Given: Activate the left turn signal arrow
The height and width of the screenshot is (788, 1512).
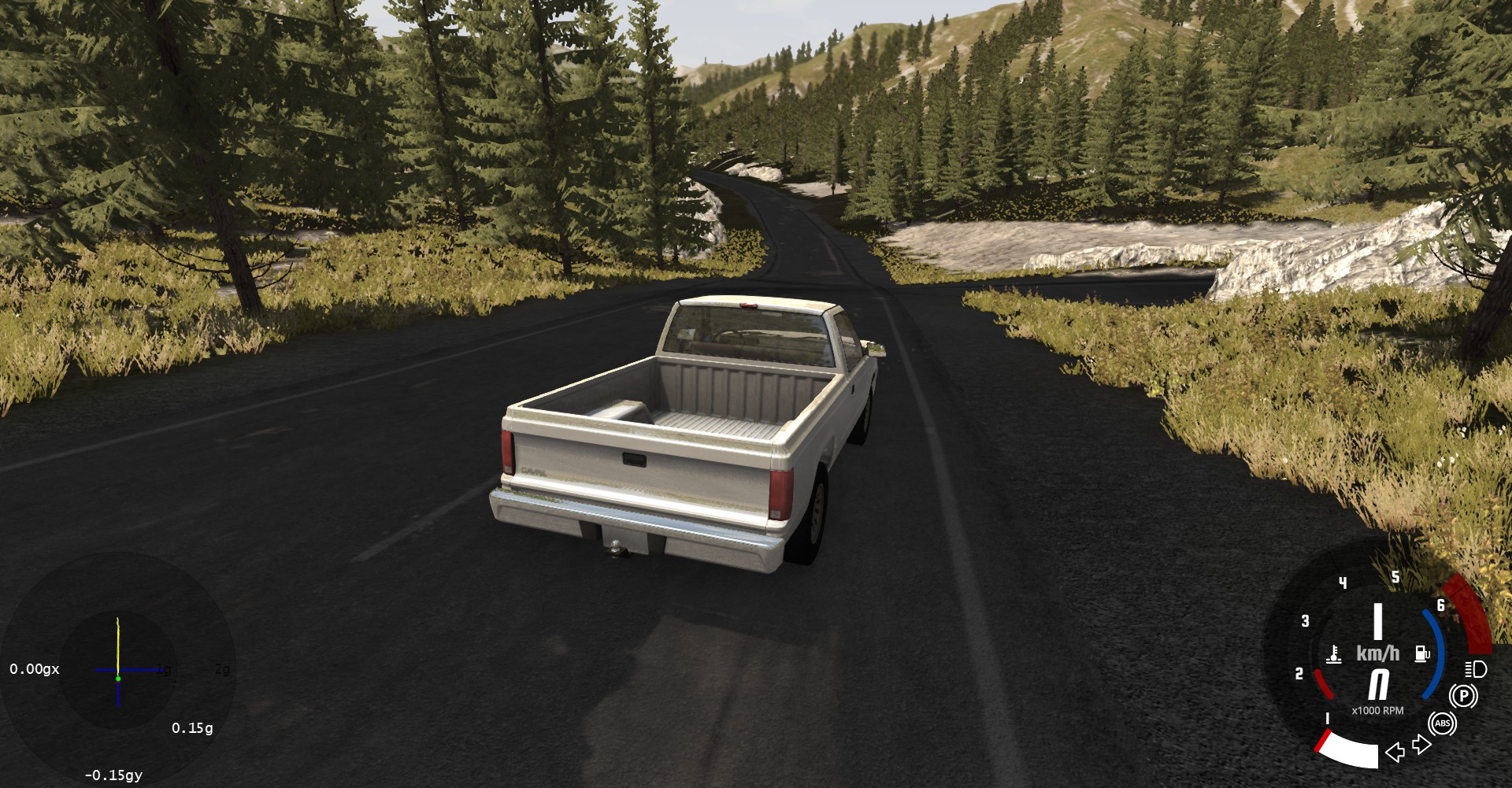Looking at the screenshot, I should [1395, 753].
